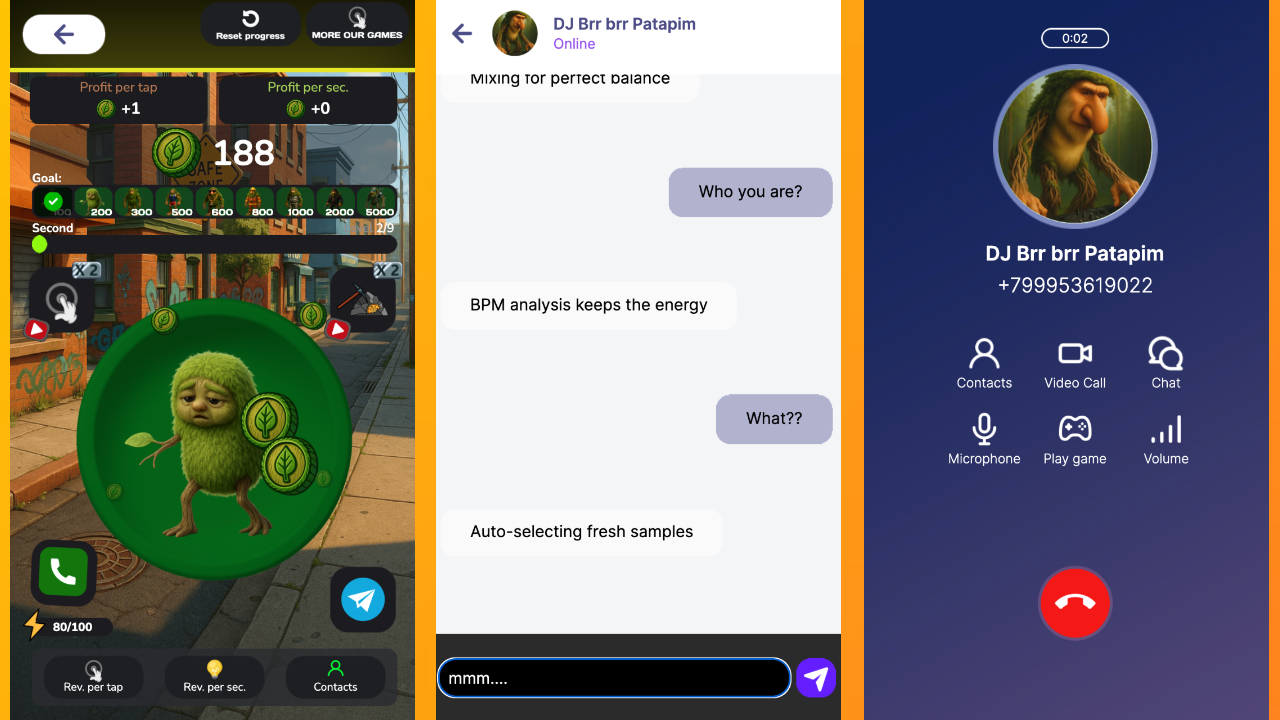Hang up using the red end-call button
Viewport: 1280px width, 720px height.
click(x=1075, y=603)
